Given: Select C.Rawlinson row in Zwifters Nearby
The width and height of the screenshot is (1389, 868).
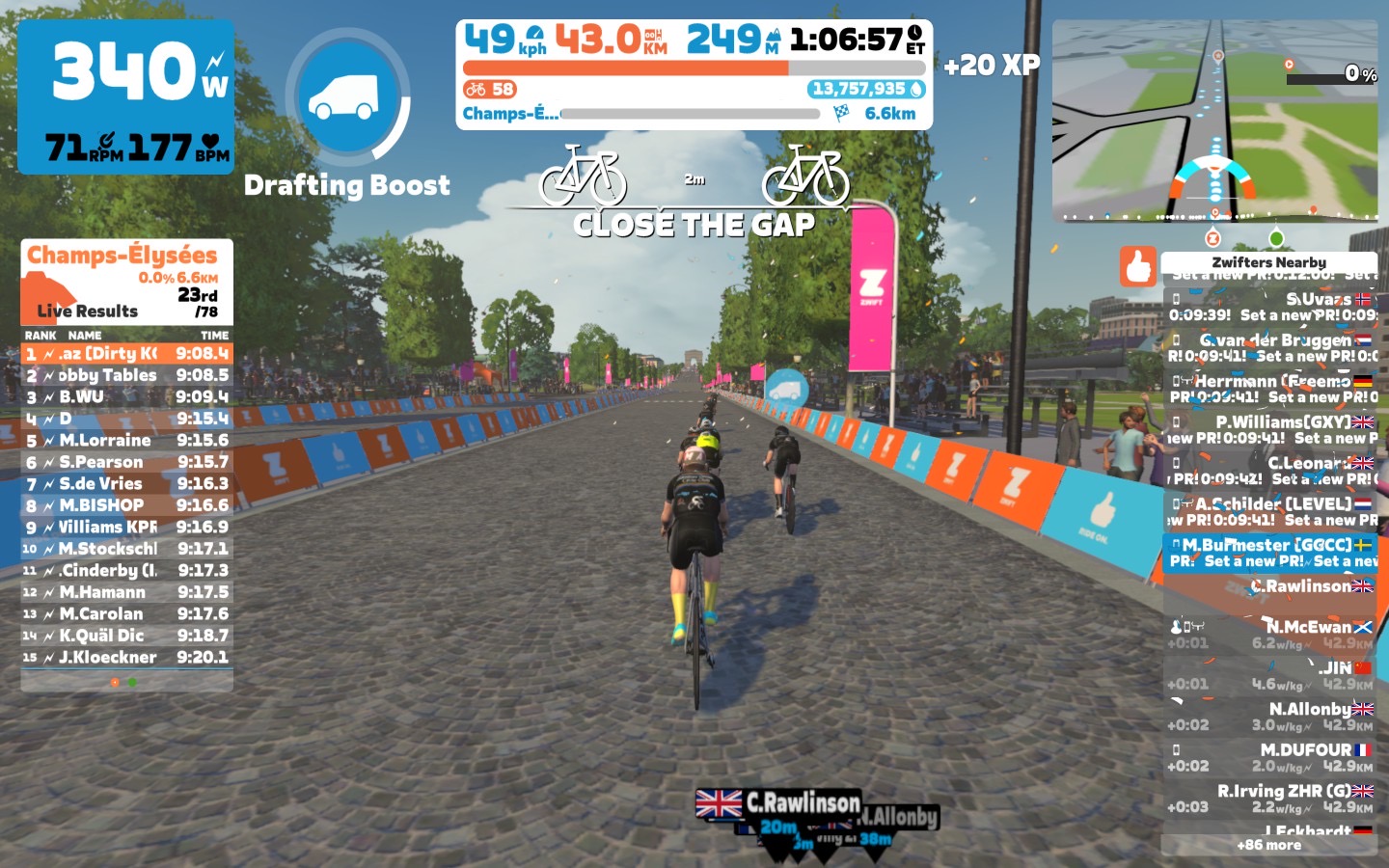Looking at the screenshot, I should pos(1269,586).
